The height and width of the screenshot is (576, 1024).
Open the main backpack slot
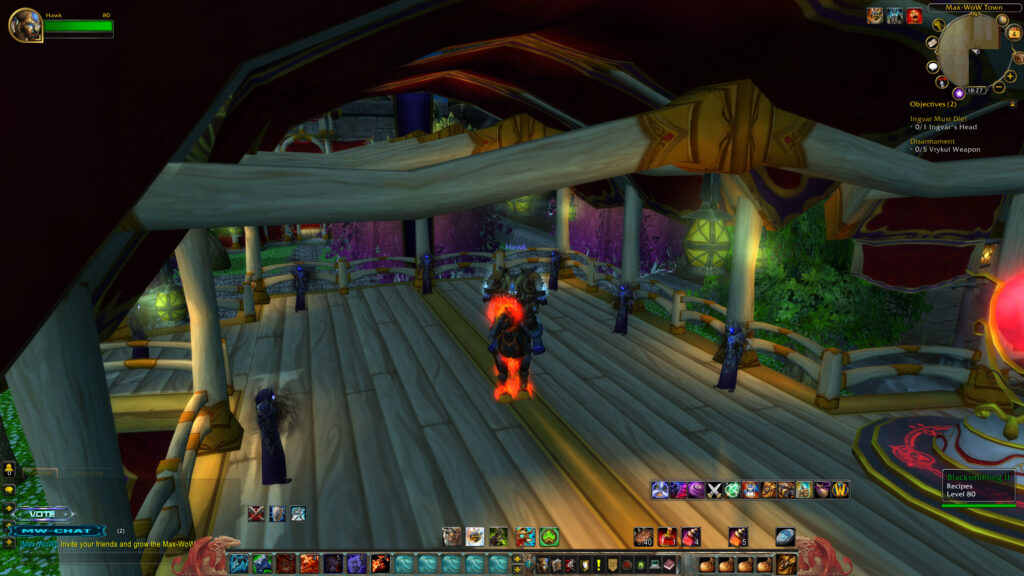point(787,564)
